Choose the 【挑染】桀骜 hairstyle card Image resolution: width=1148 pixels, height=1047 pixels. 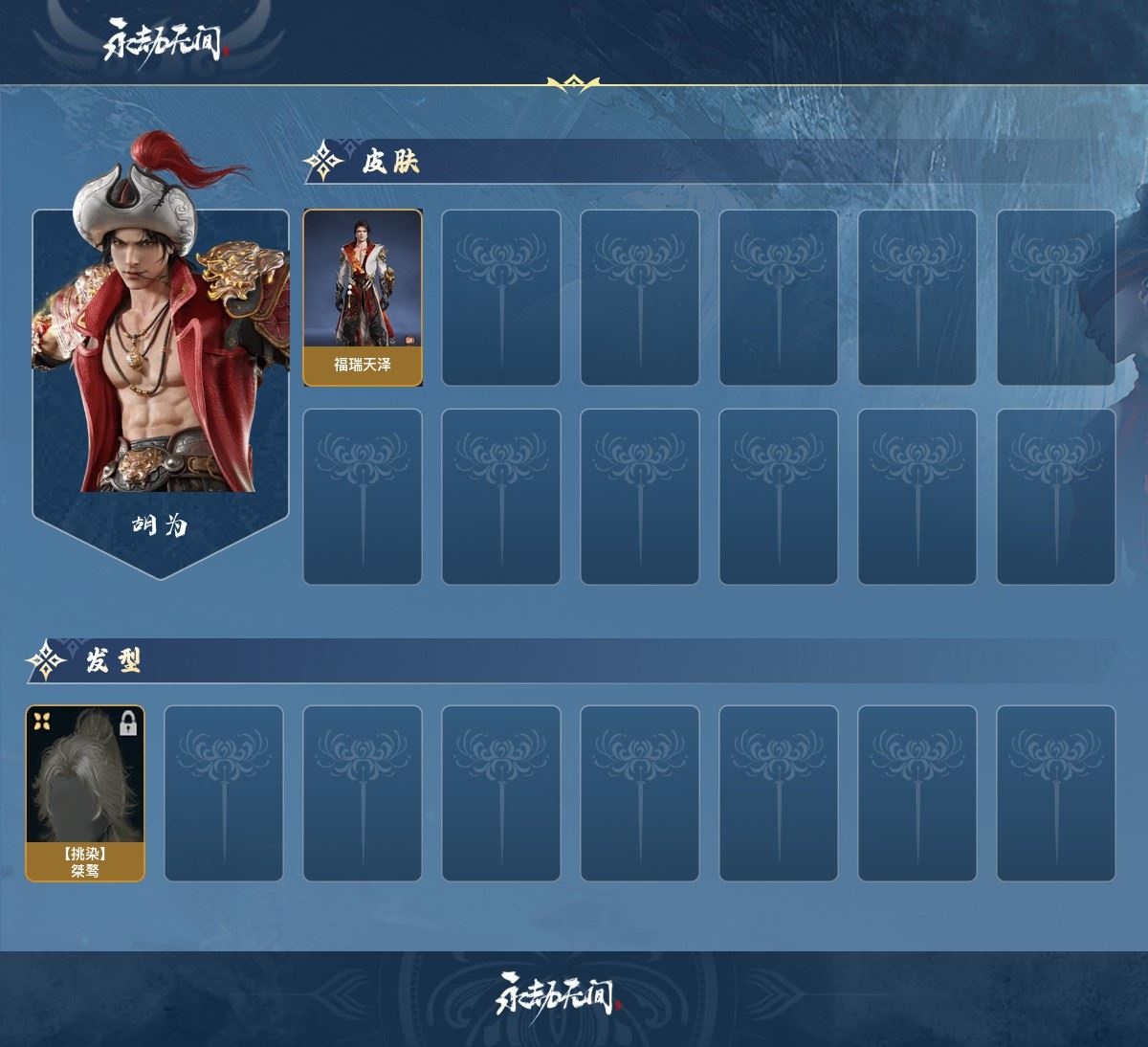pos(85,792)
